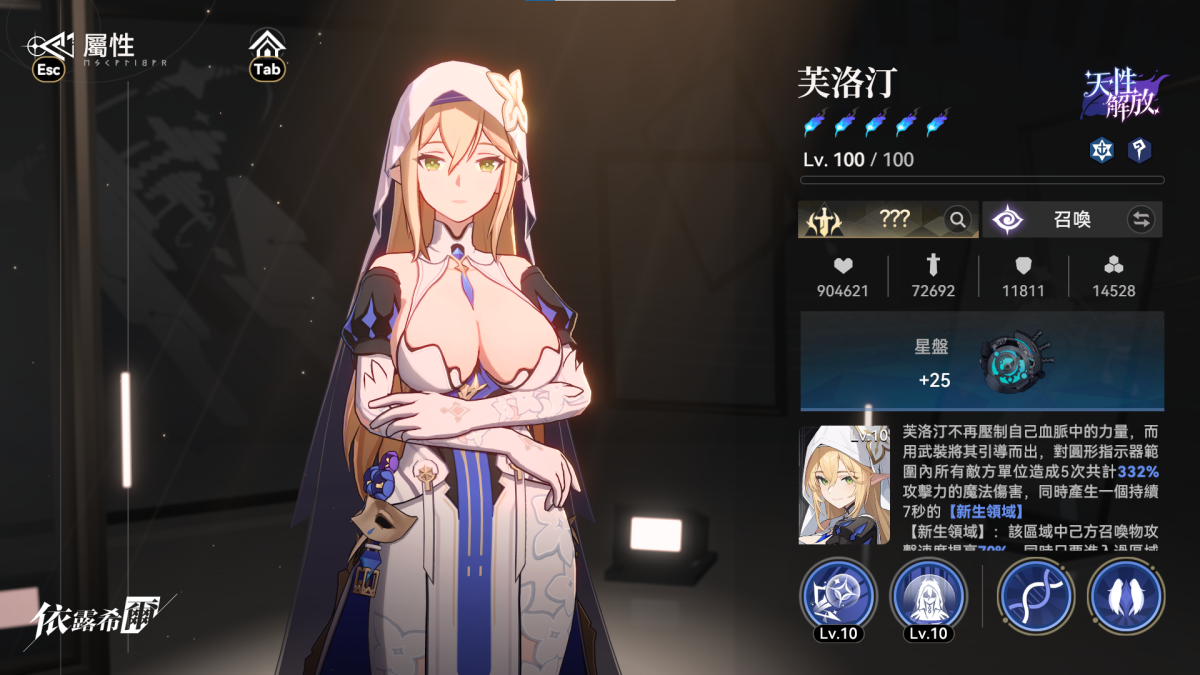The width and height of the screenshot is (1200, 675).
Task: Open the 星盤 +25 panel
Action: [x=981, y=361]
